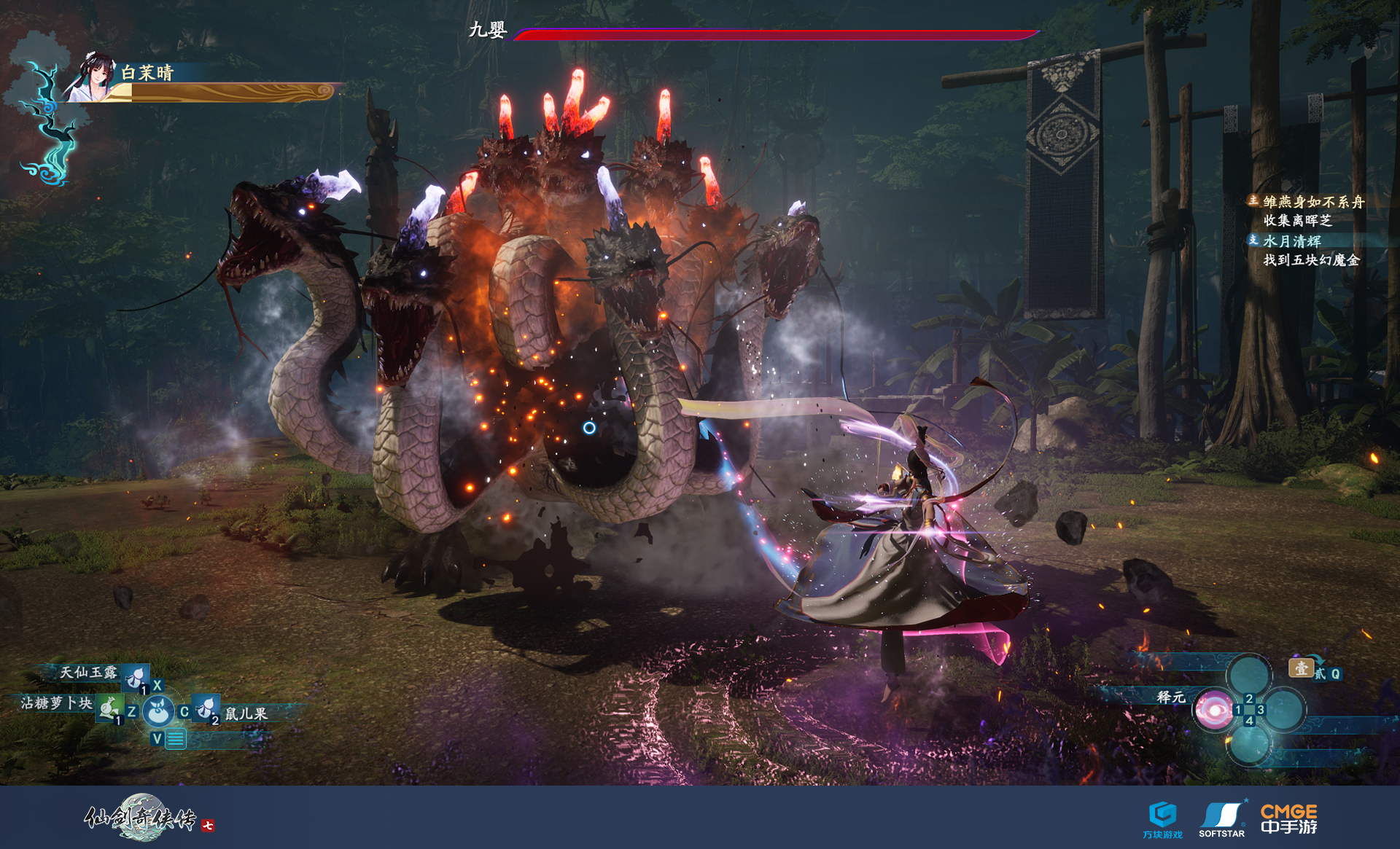This screenshot has width=1400, height=849.
Task: Use the 鼠儿果 item slot
Action: (206, 708)
